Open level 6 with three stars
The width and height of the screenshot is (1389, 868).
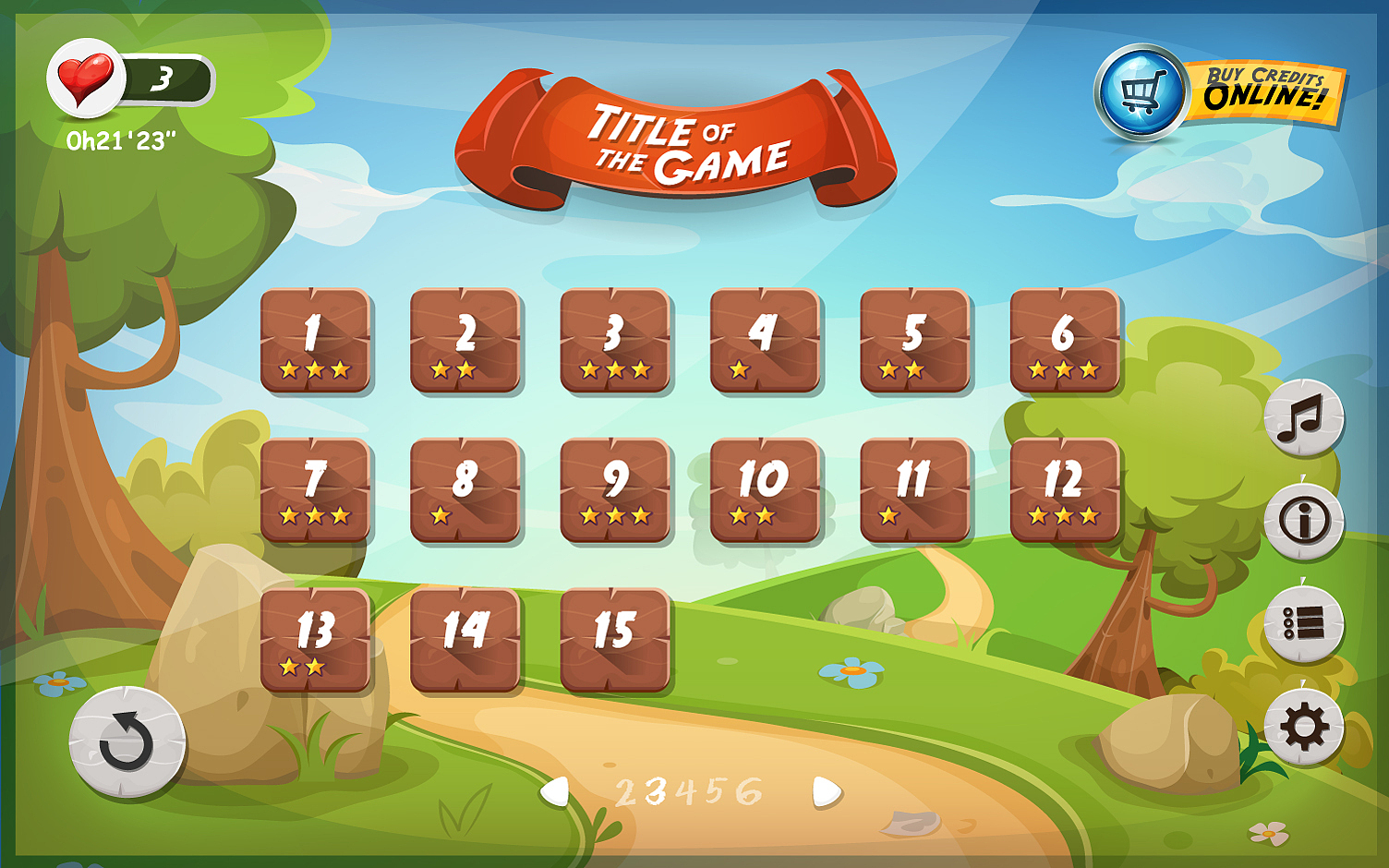pyautogui.click(x=1065, y=341)
